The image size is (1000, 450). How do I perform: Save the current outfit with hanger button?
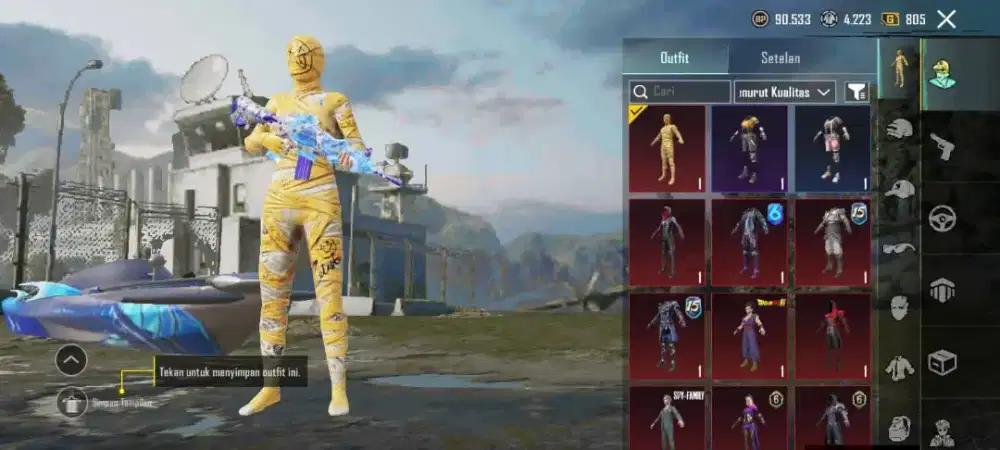71,402
